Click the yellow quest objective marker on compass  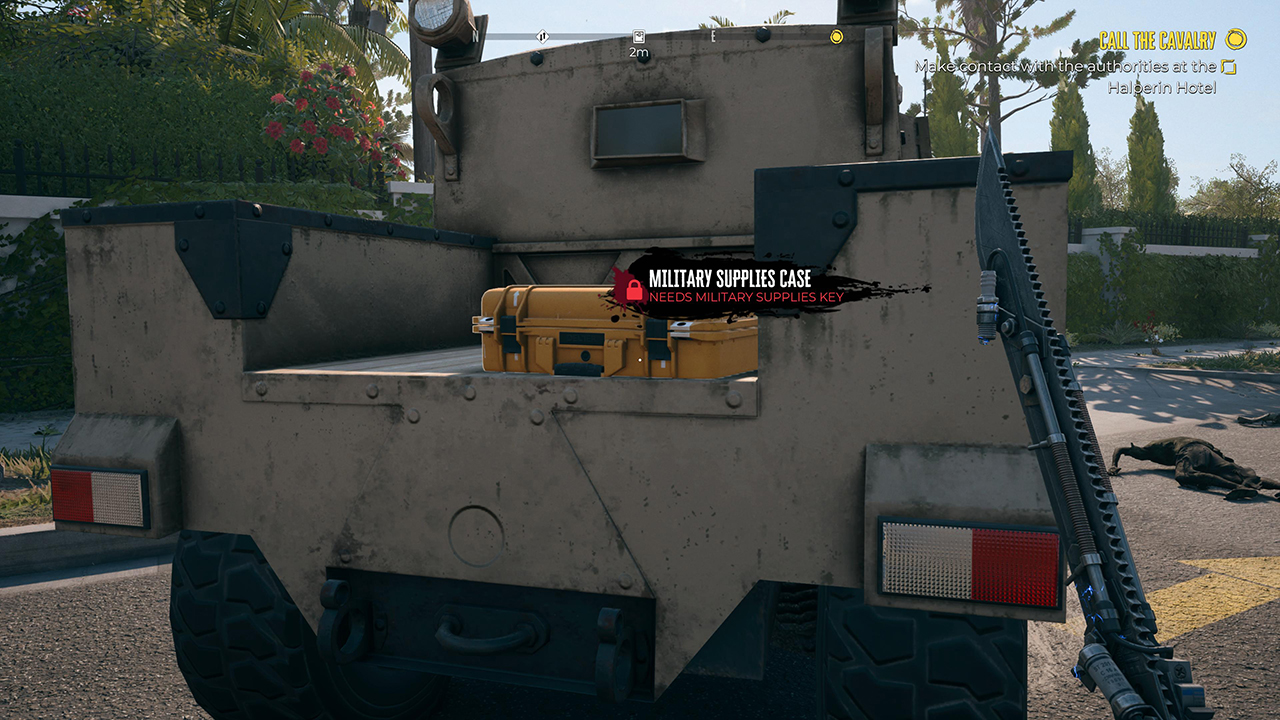836,37
